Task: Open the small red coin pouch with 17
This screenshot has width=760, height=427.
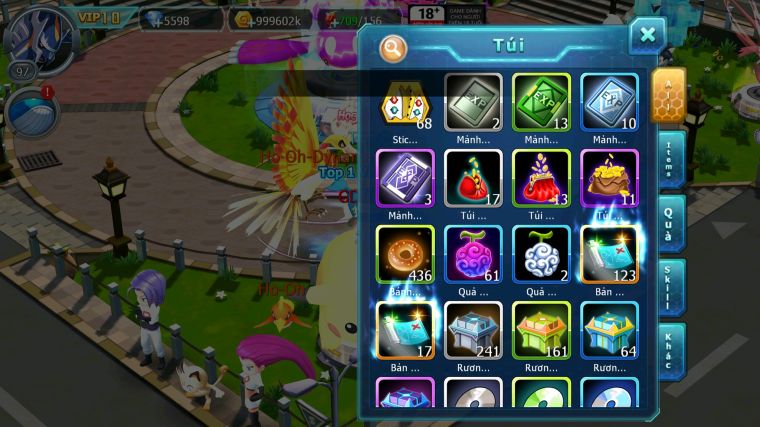Action: (x=473, y=177)
